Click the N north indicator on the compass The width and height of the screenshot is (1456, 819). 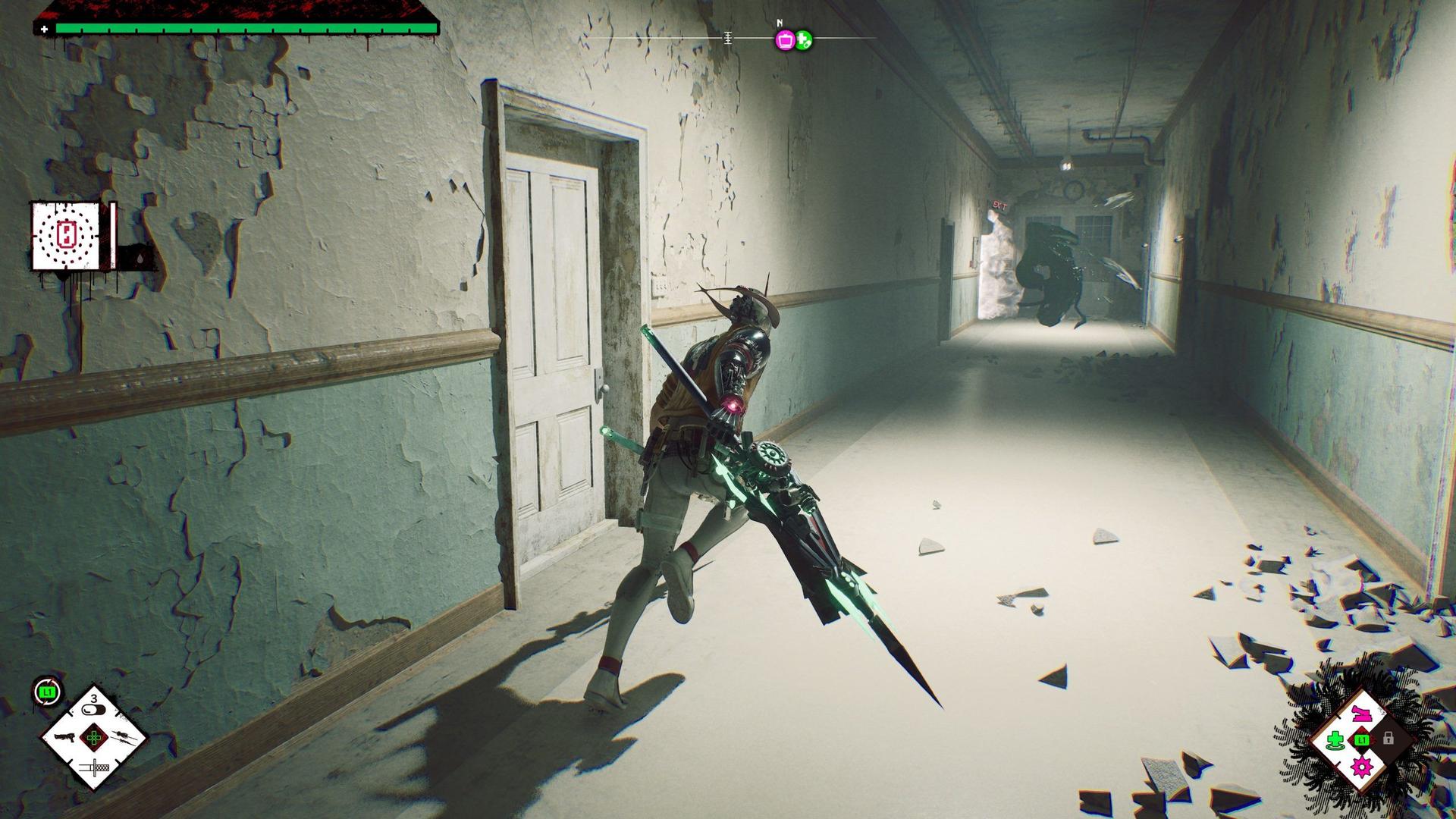780,24
